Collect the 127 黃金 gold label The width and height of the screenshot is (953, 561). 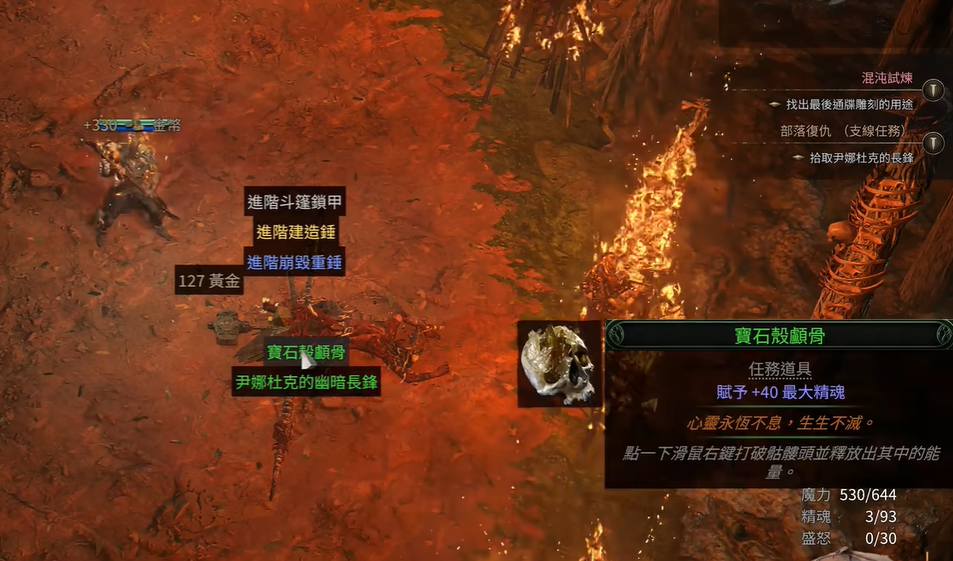tap(209, 281)
